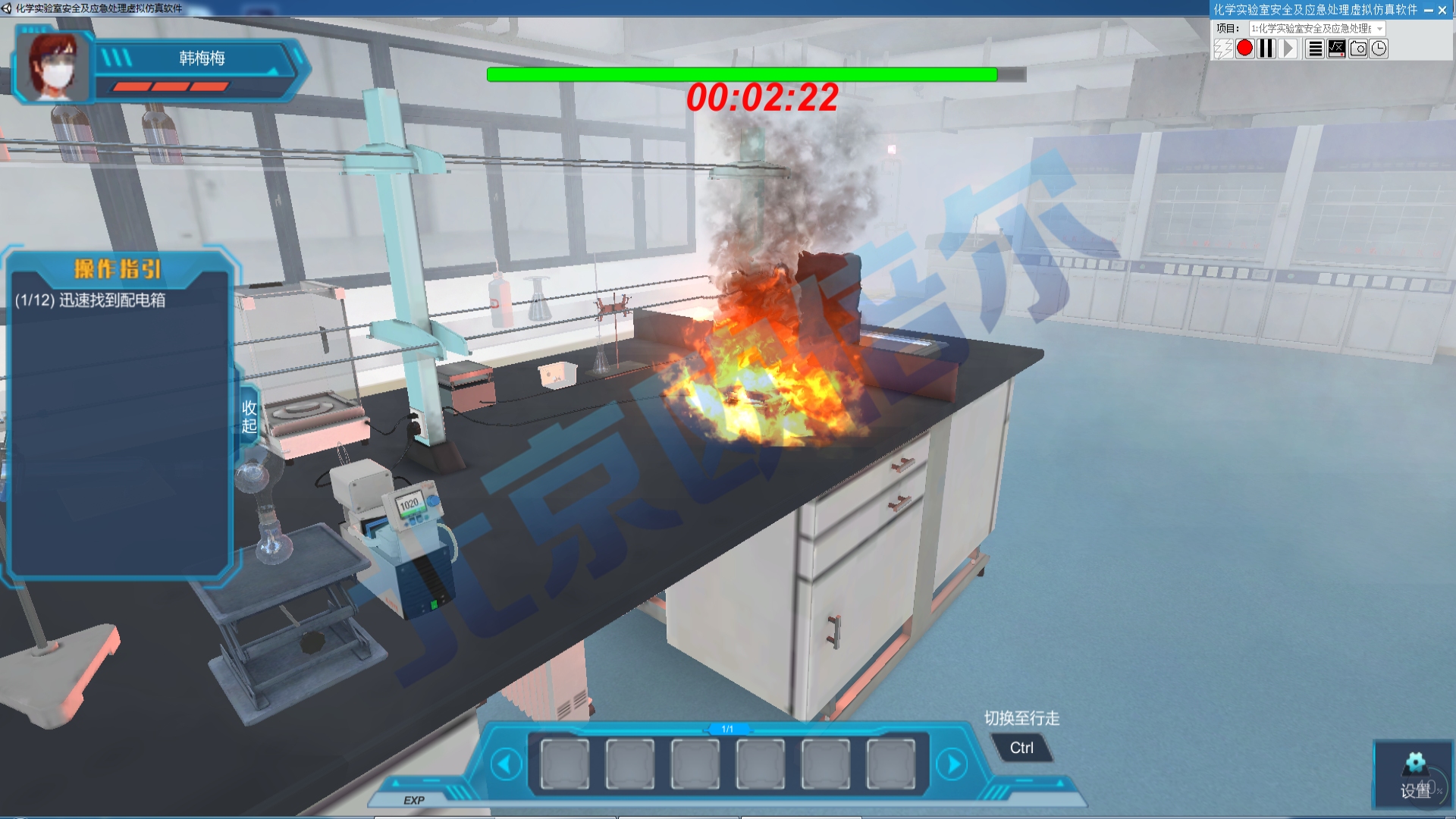
Task: Click the play icon in the top-right toolbar
Action: [1288, 49]
